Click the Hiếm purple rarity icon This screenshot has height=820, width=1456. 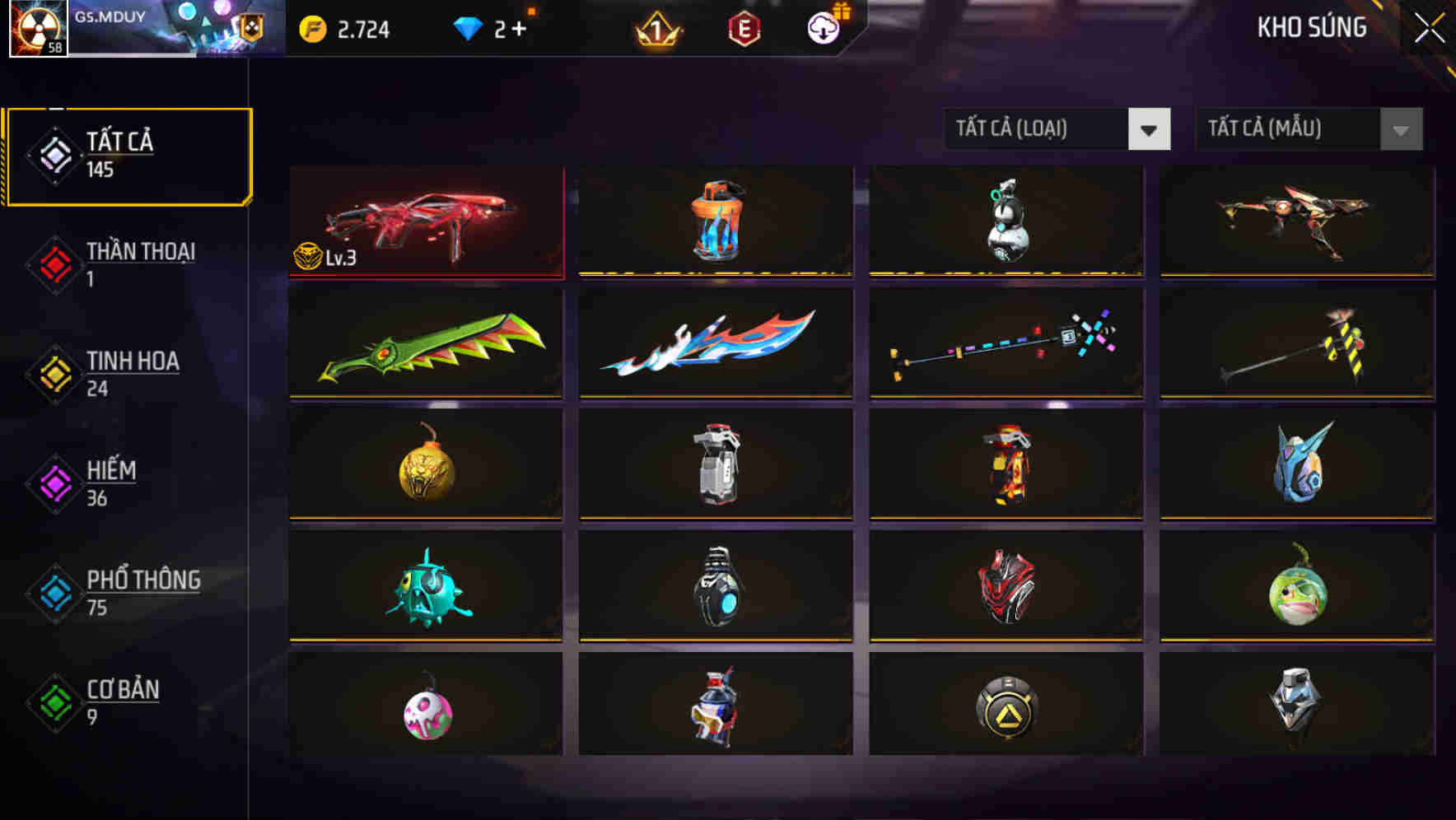54,482
